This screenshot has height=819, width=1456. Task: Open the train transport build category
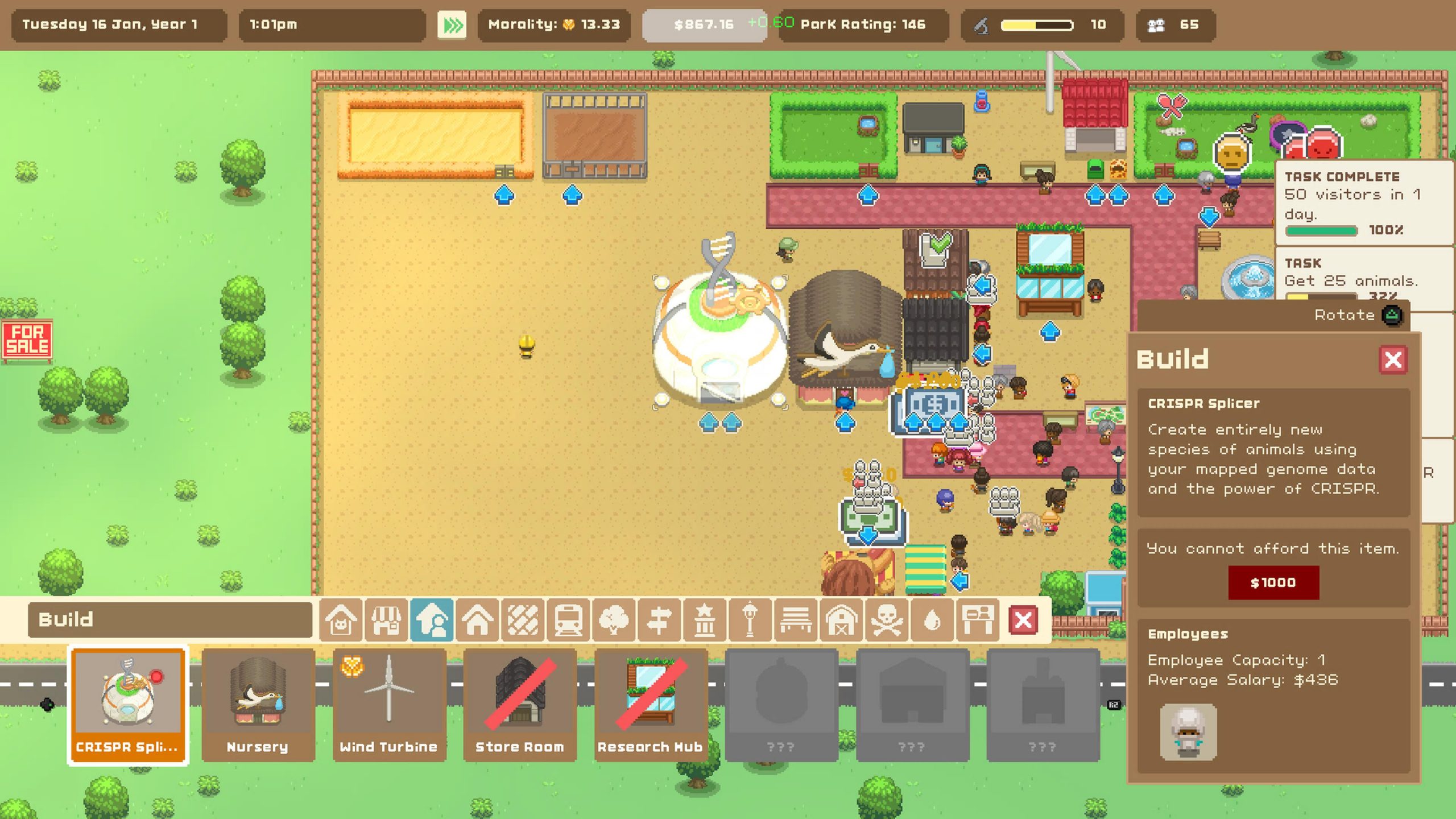pos(568,619)
